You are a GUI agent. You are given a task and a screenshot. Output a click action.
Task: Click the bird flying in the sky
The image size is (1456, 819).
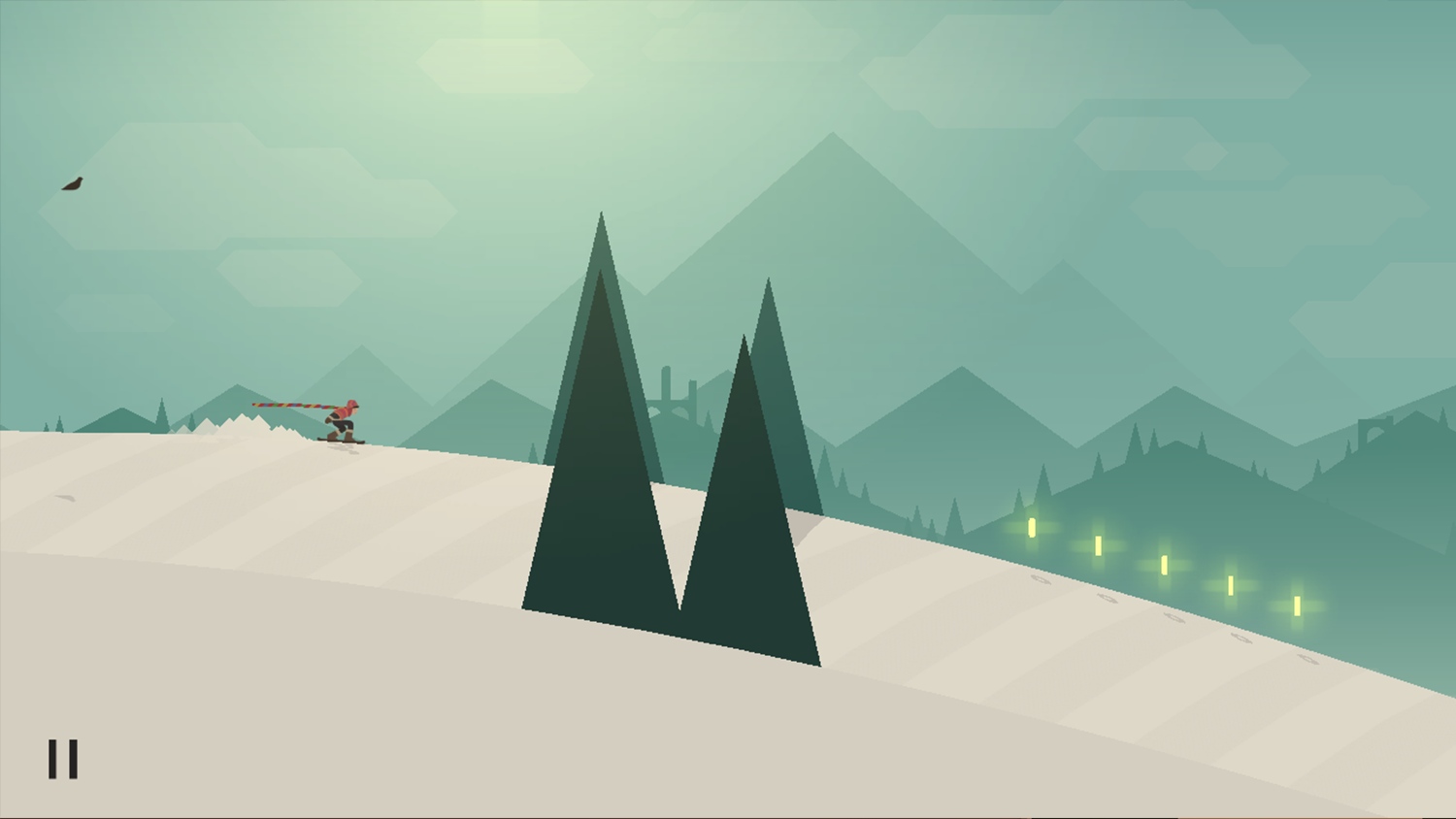(x=75, y=183)
